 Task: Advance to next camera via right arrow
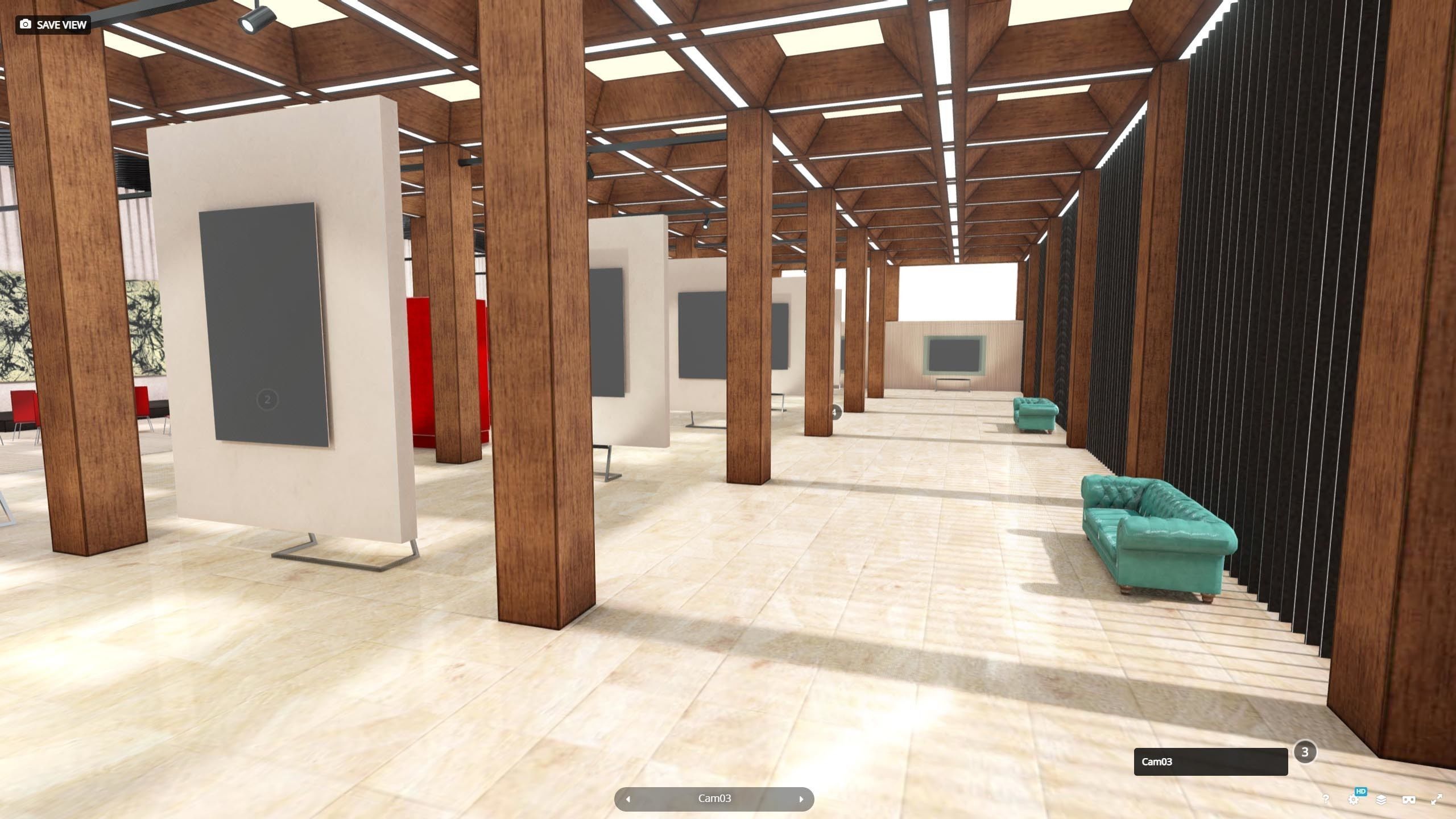coord(801,799)
